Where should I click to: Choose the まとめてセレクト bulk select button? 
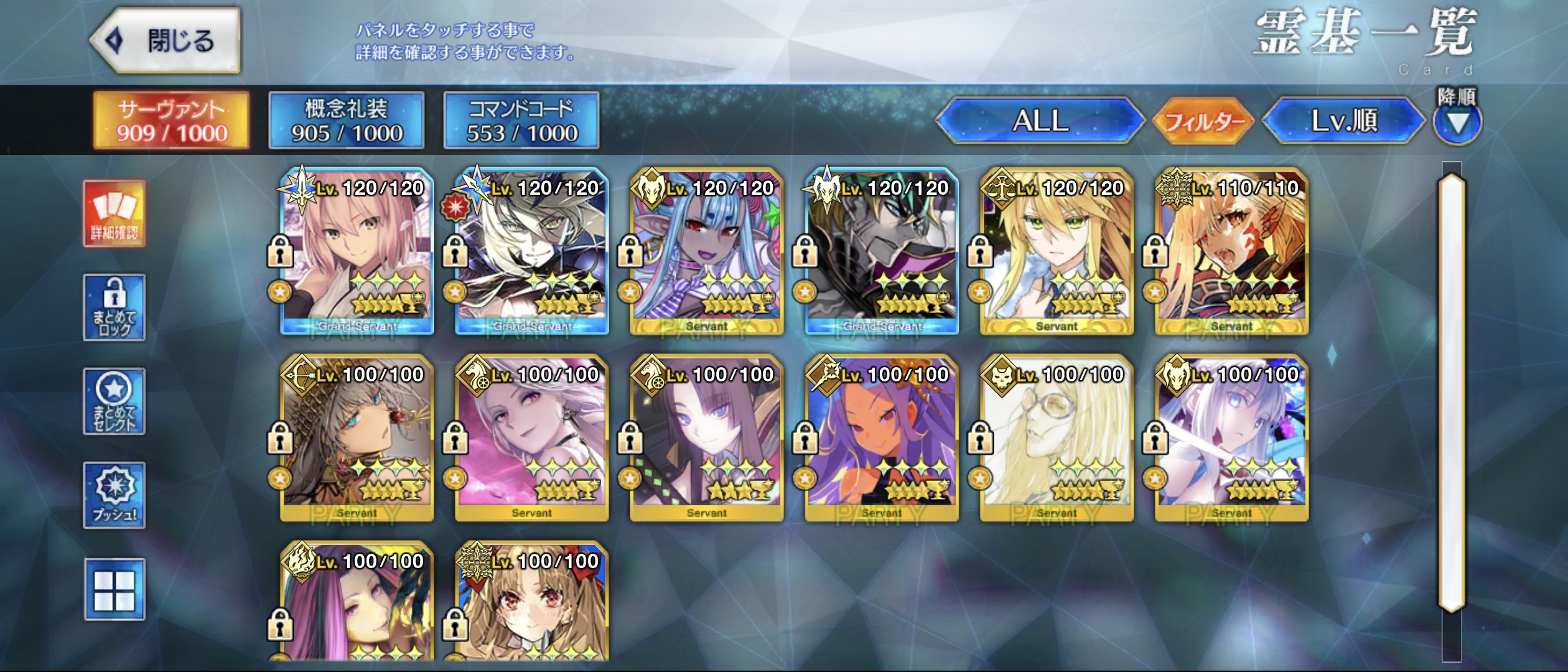114,401
